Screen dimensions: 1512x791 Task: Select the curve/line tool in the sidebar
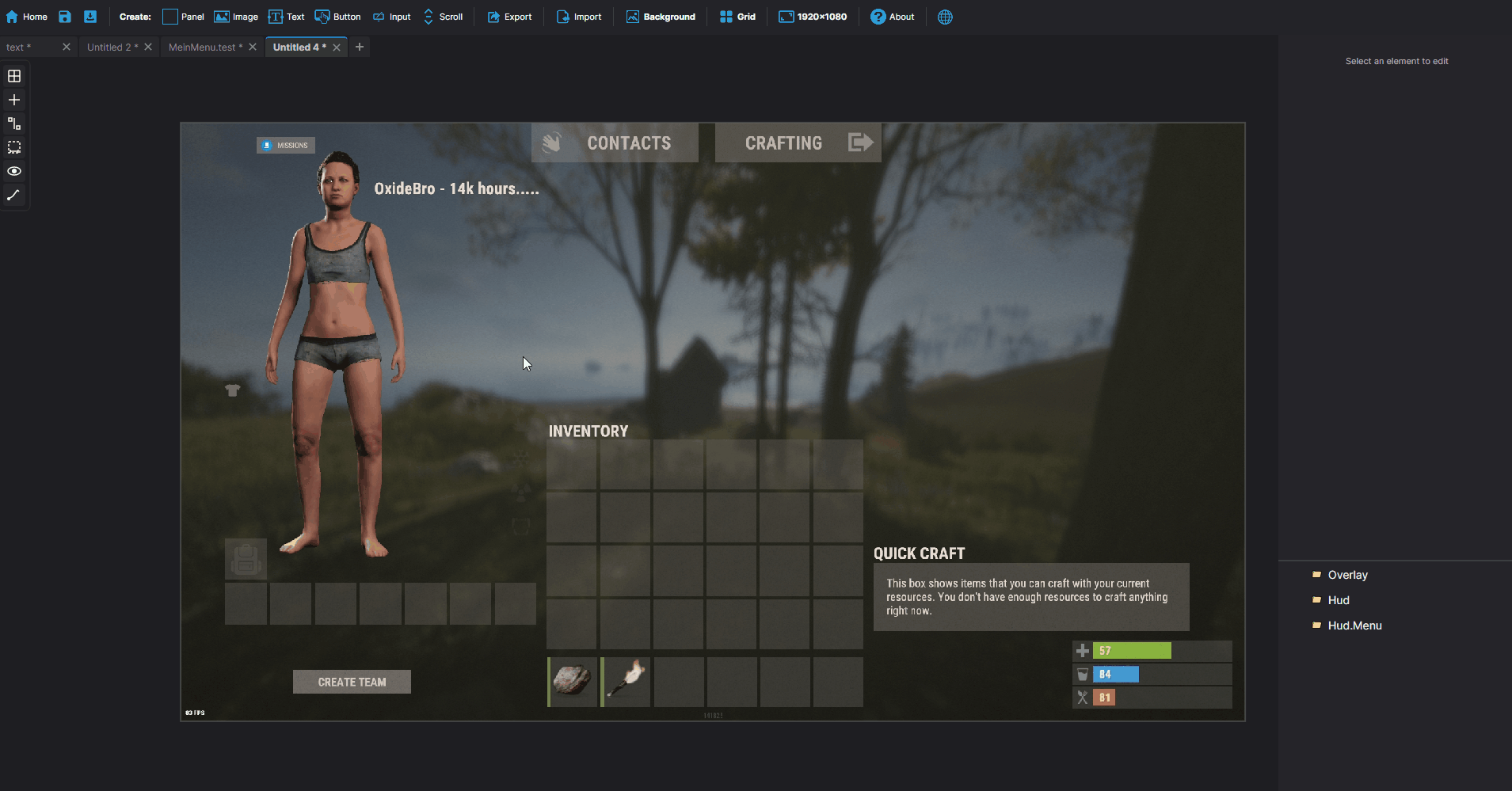13,195
